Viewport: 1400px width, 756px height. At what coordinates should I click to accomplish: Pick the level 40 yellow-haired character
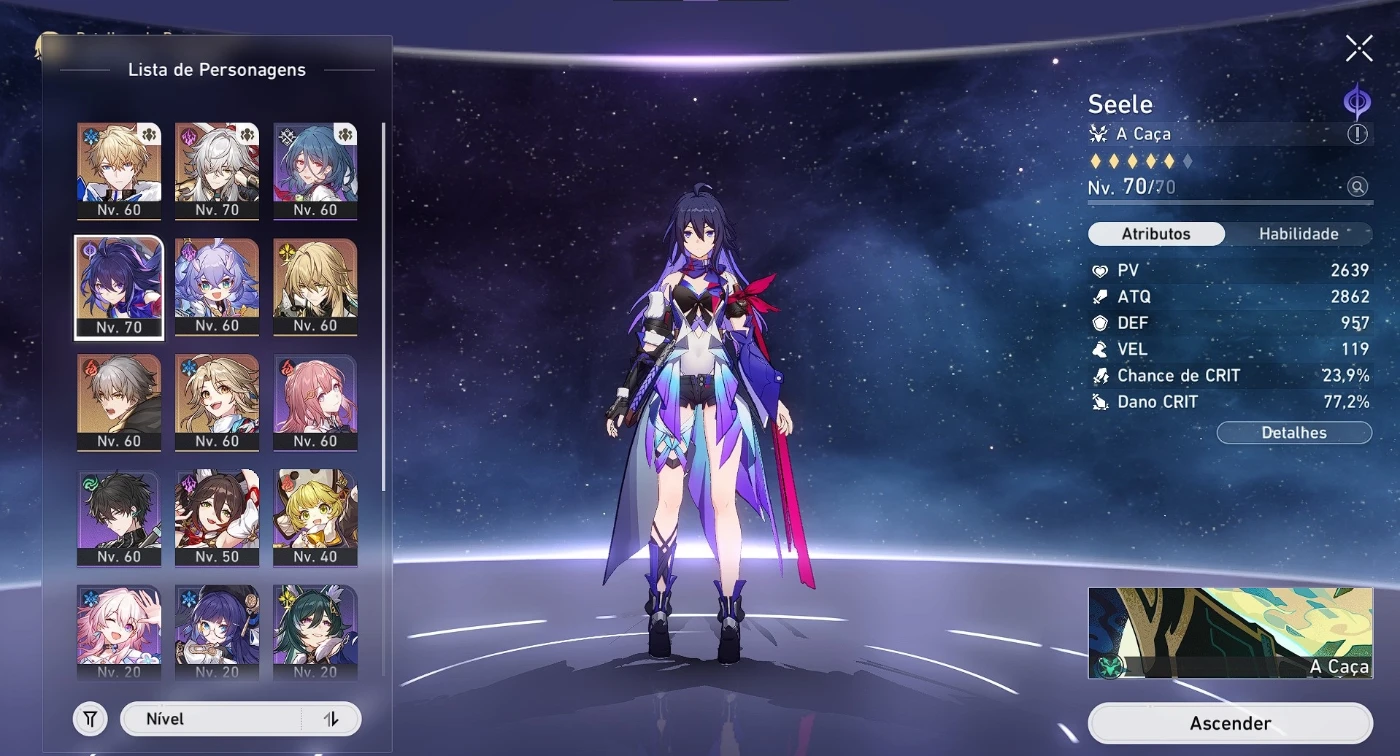point(315,516)
